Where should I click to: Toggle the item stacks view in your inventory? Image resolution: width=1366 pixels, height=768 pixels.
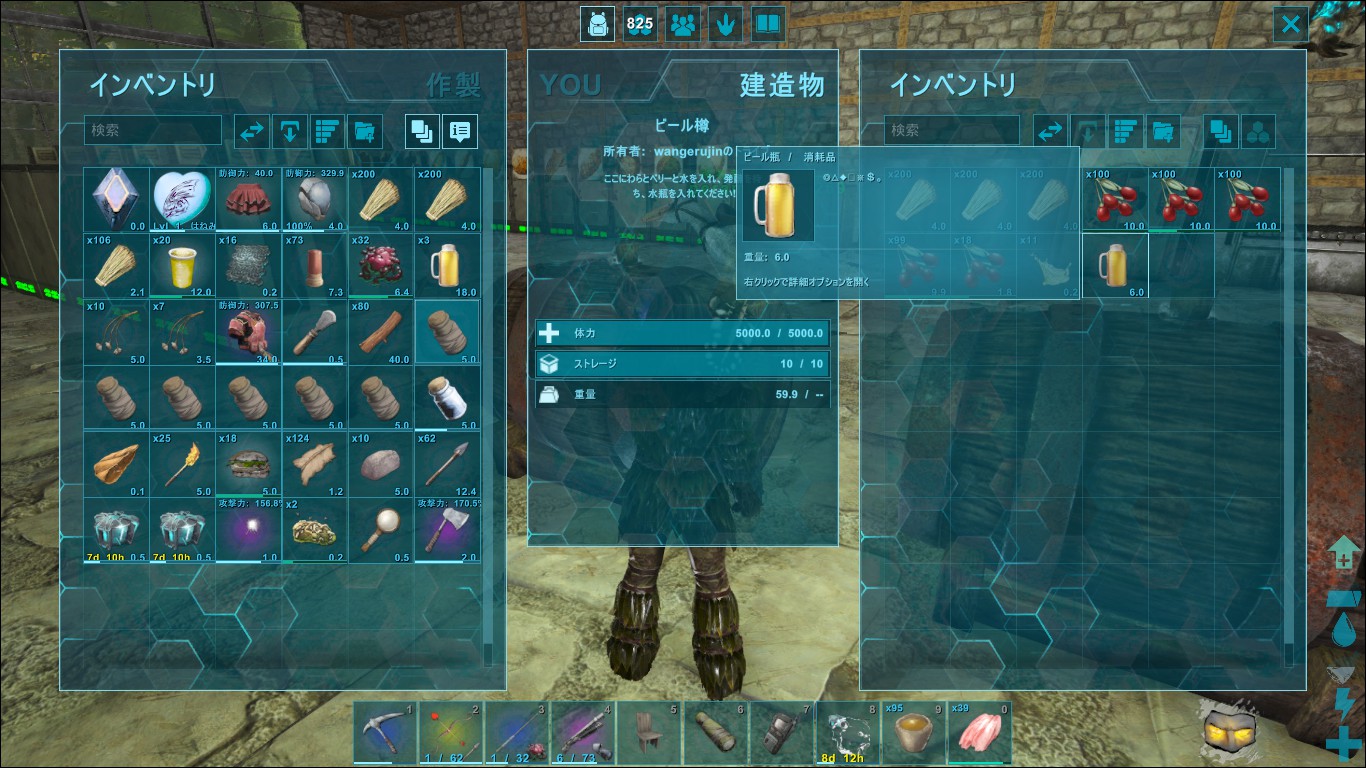421,130
